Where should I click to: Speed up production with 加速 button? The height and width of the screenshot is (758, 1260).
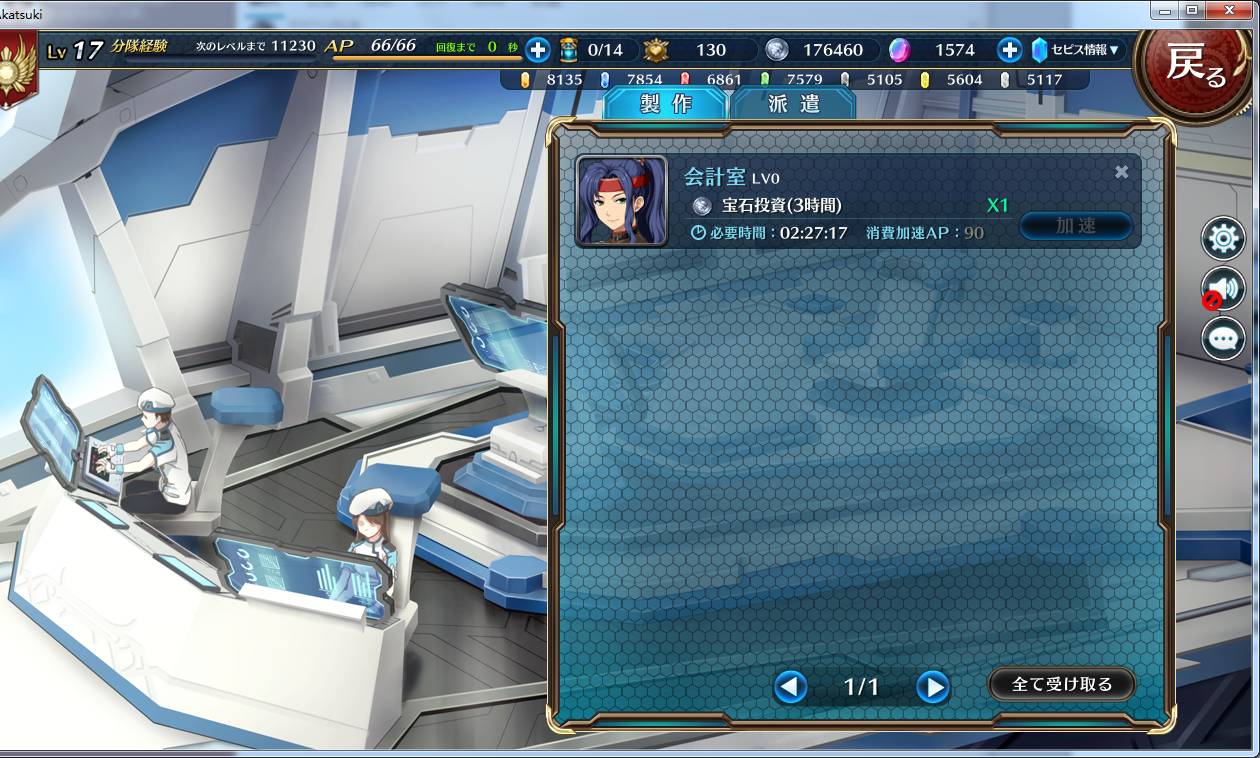click(1076, 226)
